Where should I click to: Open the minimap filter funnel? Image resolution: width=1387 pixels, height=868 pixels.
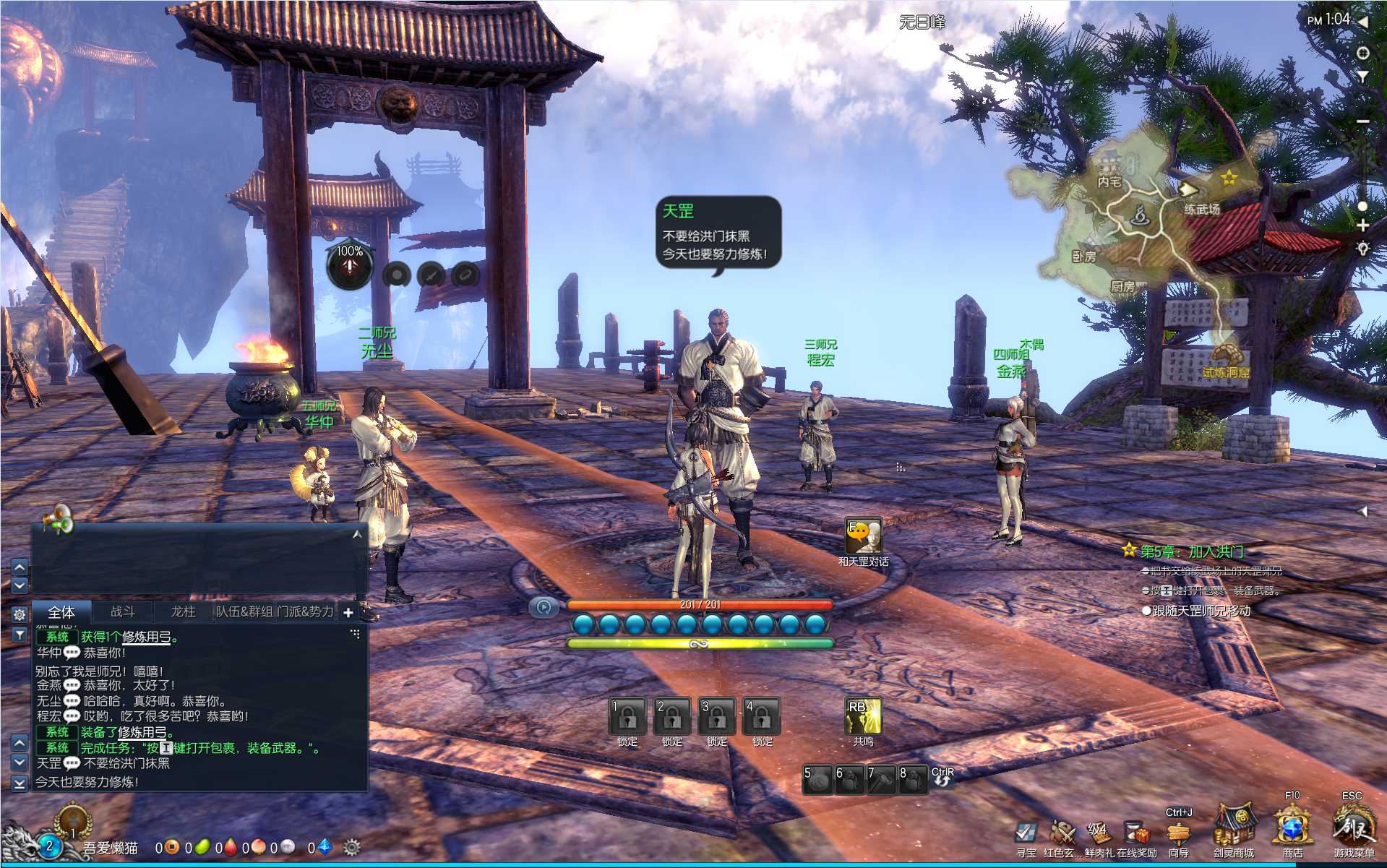point(1362,76)
